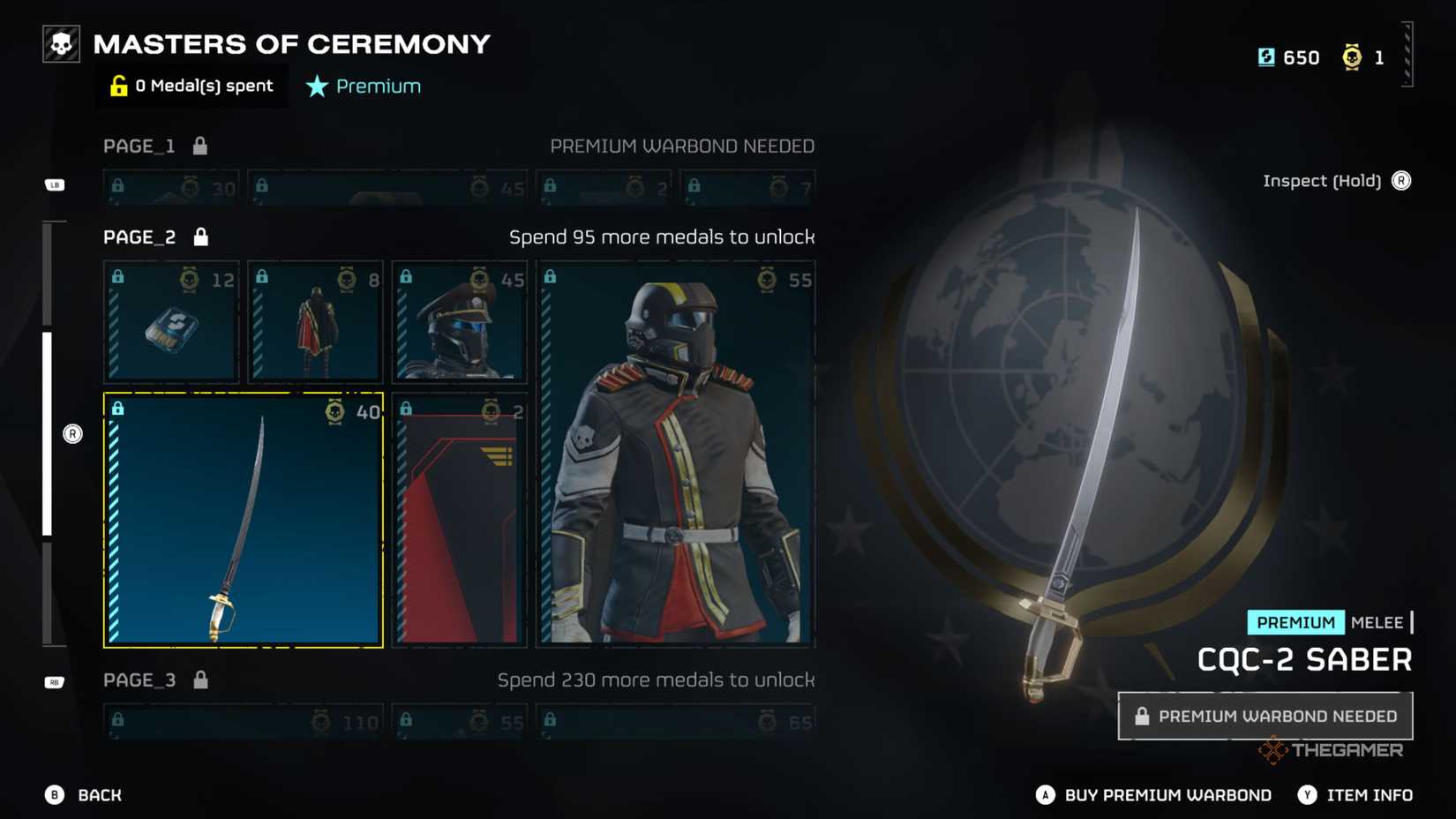The image size is (1456, 819).
Task: Click the Masters of Ceremony skull emblem
Action: click(60, 43)
